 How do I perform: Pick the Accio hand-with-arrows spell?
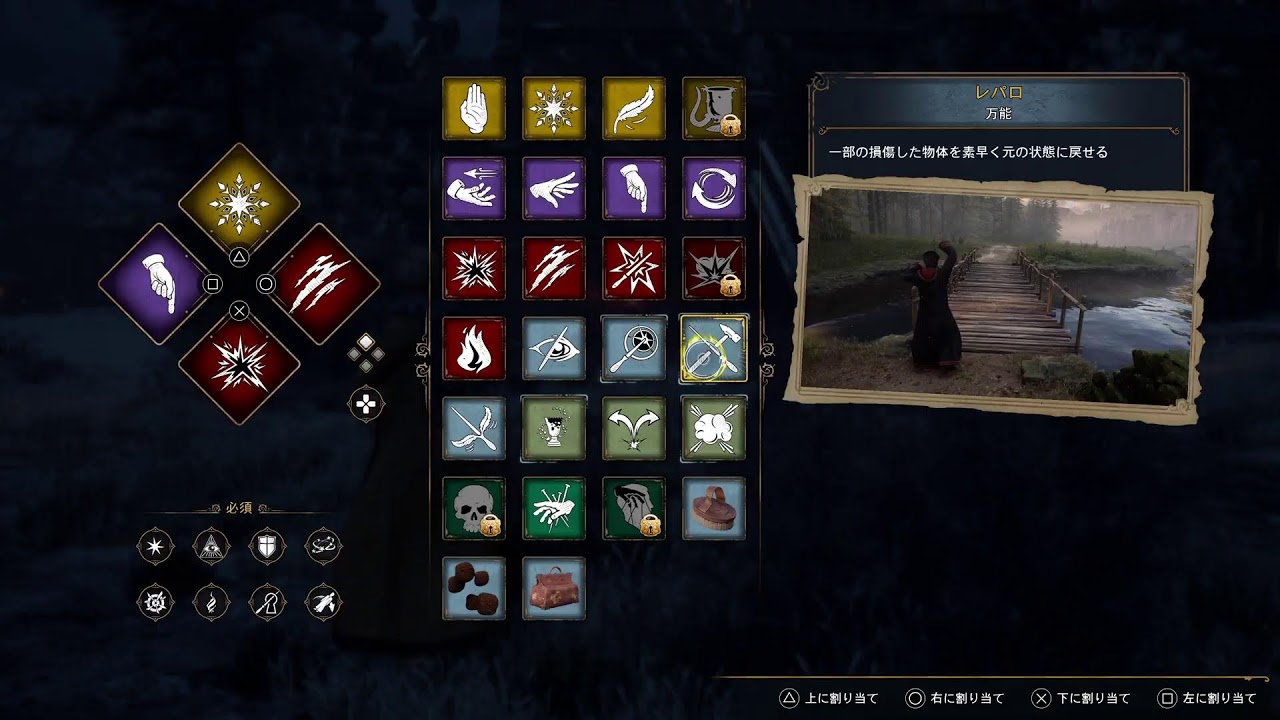click(x=474, y=188)
